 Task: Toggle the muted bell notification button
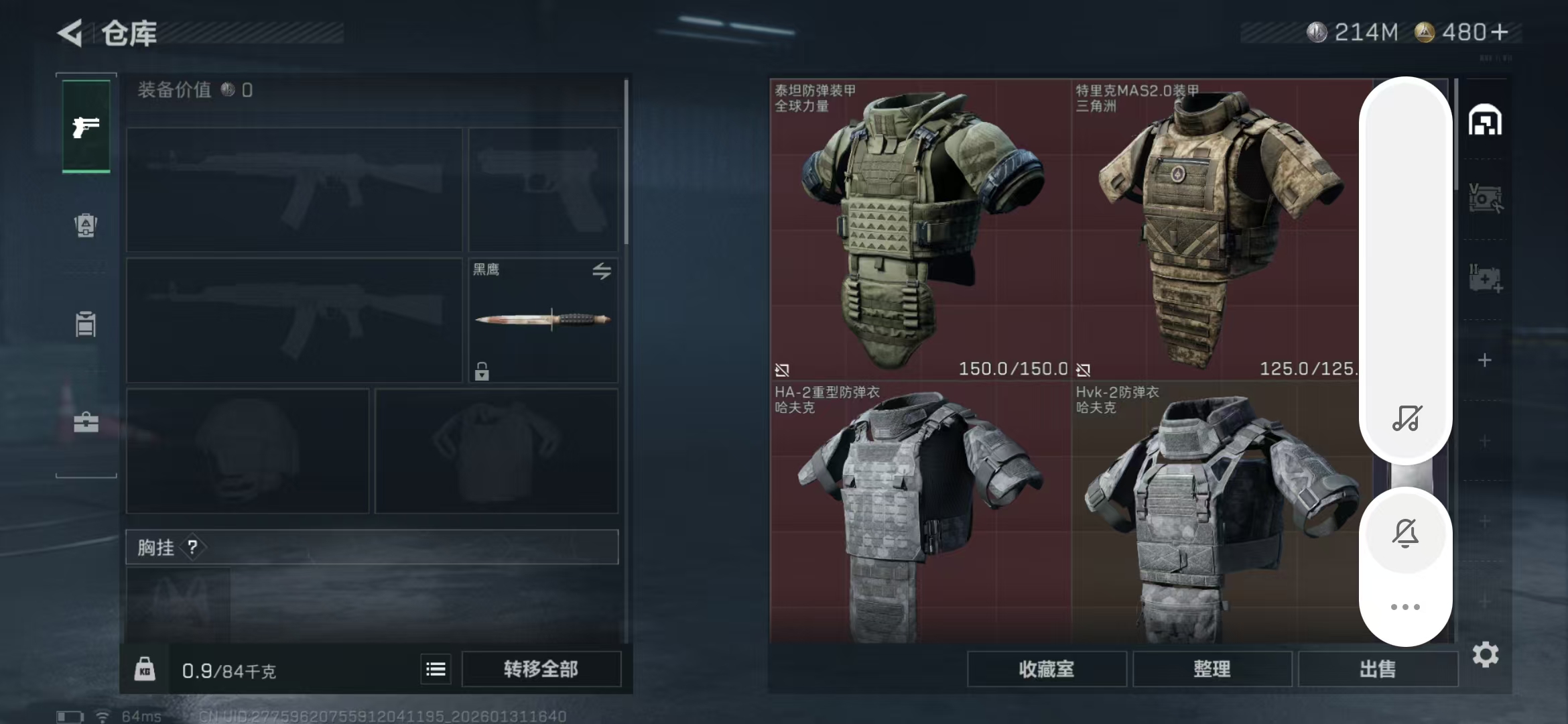(x=1405, y=534)
